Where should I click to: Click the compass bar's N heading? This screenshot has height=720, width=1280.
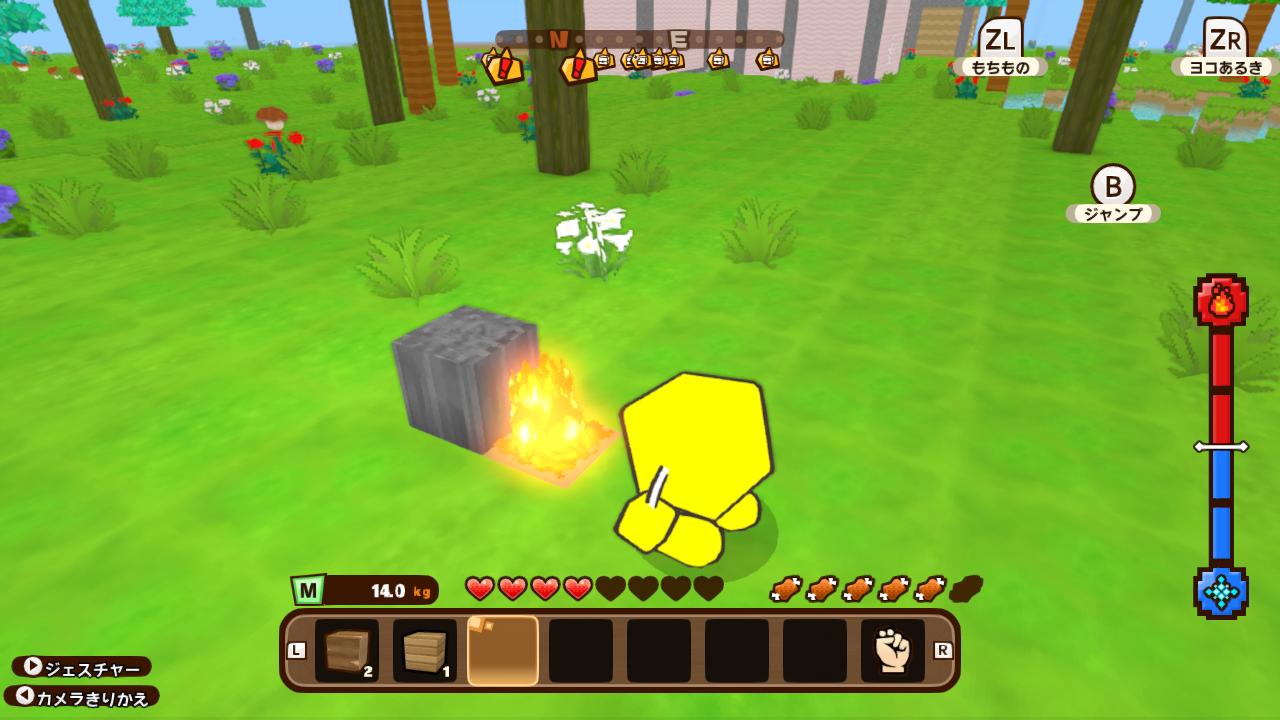[x=558, y=40]
